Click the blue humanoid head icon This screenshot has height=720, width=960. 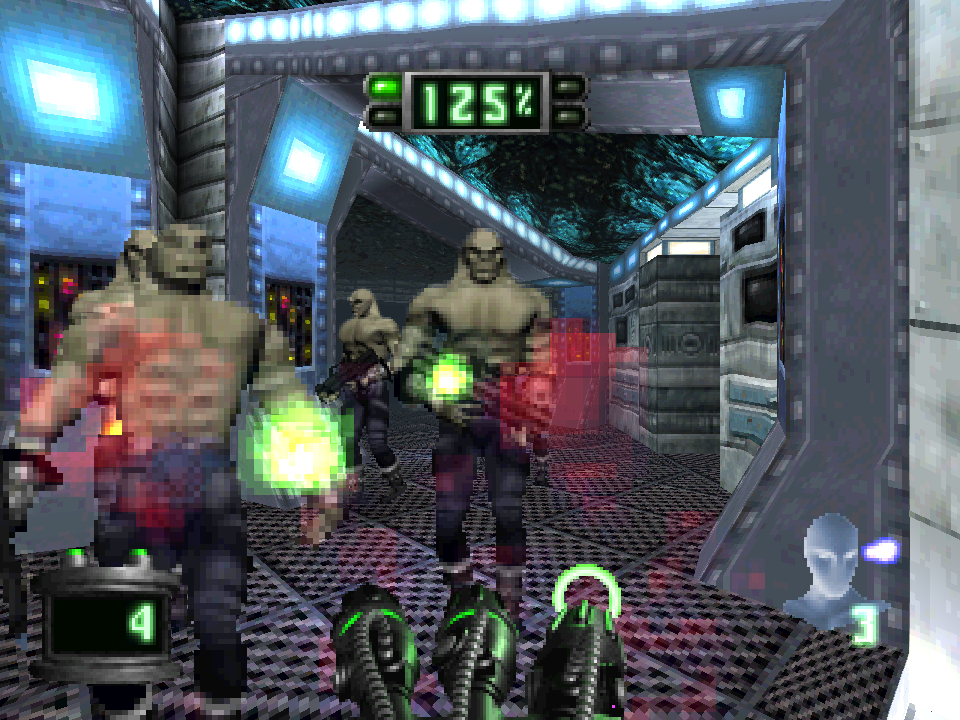point(829,567)
